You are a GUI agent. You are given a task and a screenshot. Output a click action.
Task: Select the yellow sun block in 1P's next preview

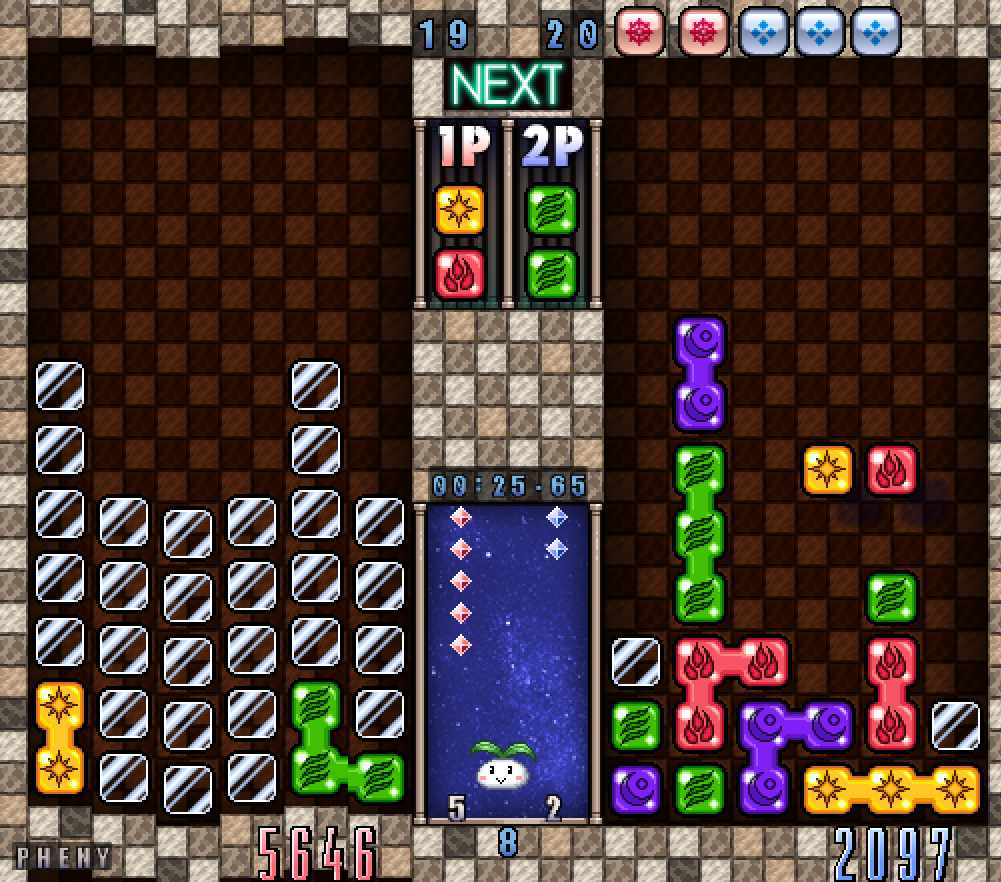(x=460, y=210)
